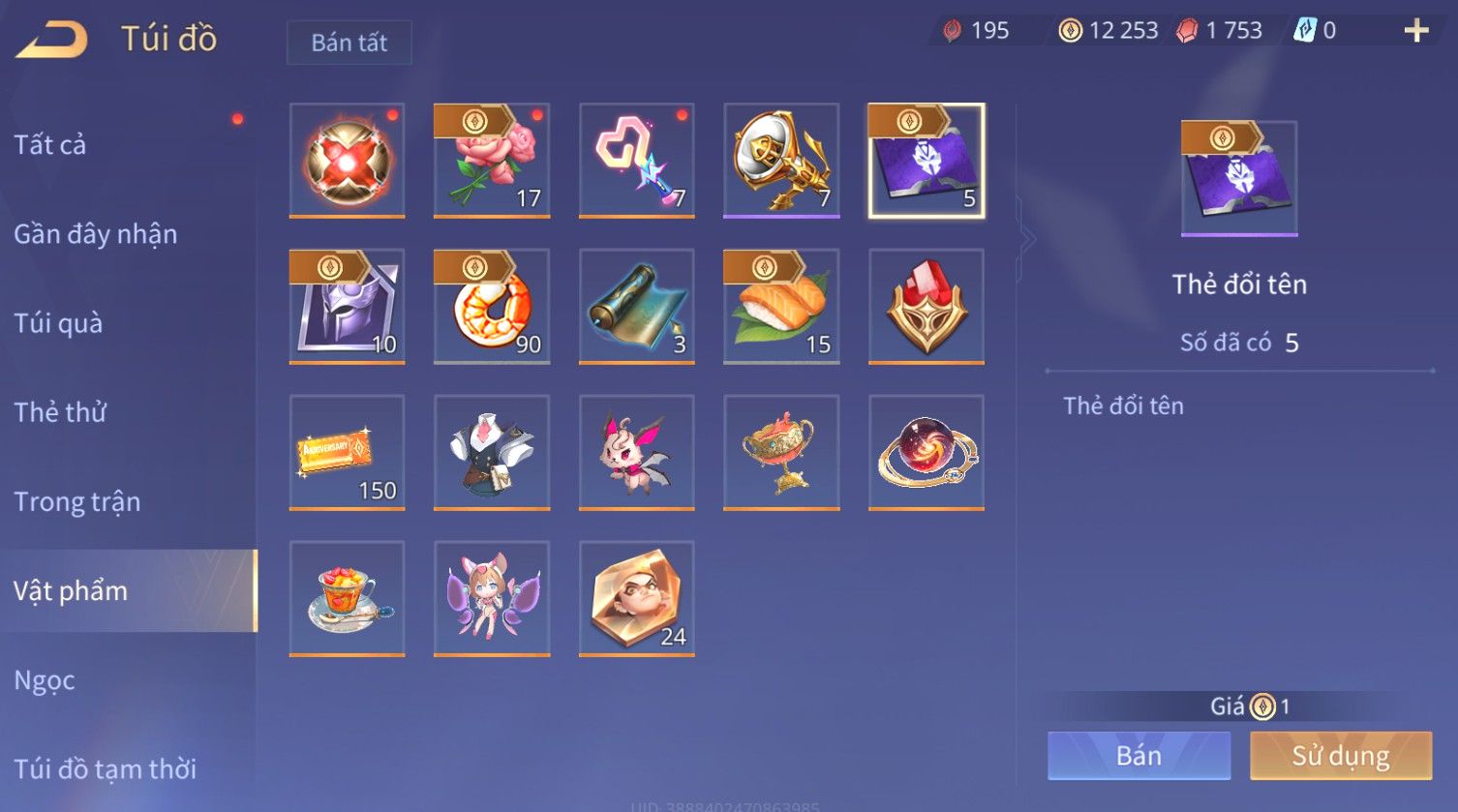Switch to the Tất cả tab
The height and width of the screenshot is (812, 1458).
[x=50, y=145]
